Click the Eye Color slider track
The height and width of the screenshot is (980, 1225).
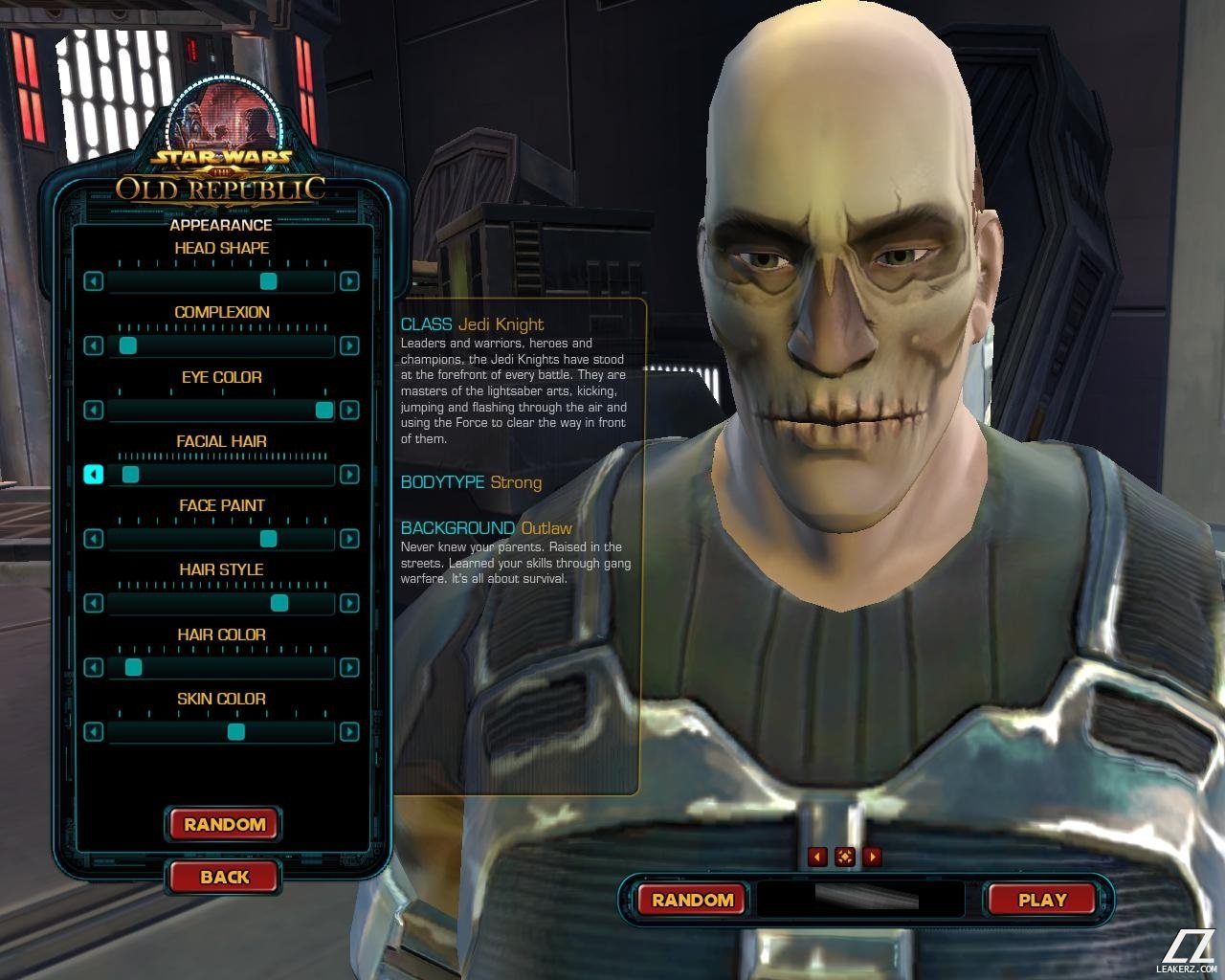[211, 411]
